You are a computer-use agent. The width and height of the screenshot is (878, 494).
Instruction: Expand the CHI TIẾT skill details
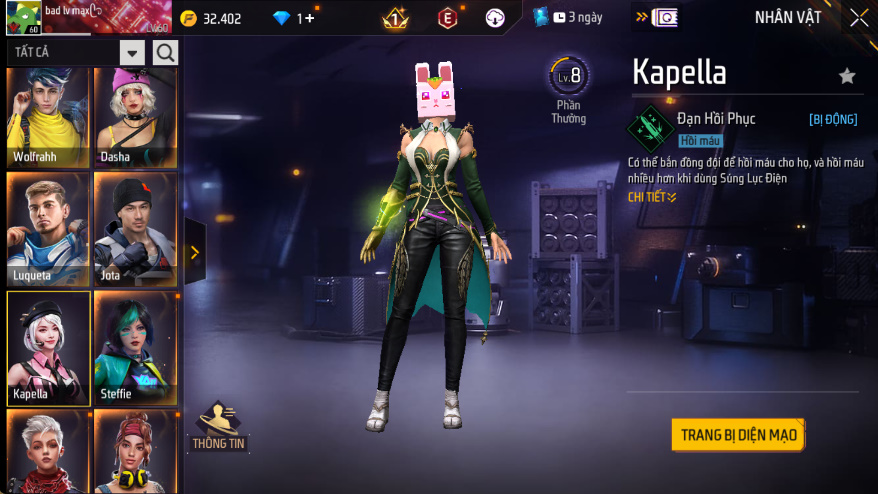click(652, 197)
